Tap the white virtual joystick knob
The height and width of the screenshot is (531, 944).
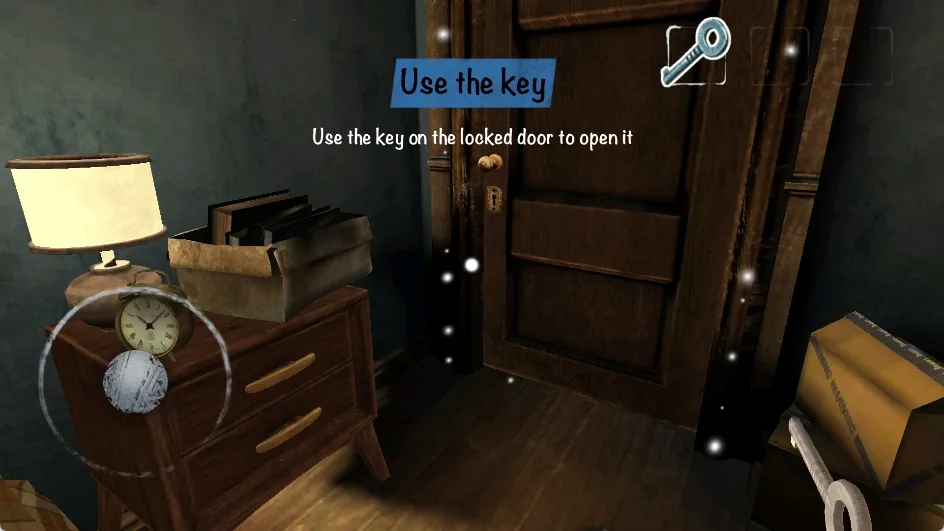135,380
